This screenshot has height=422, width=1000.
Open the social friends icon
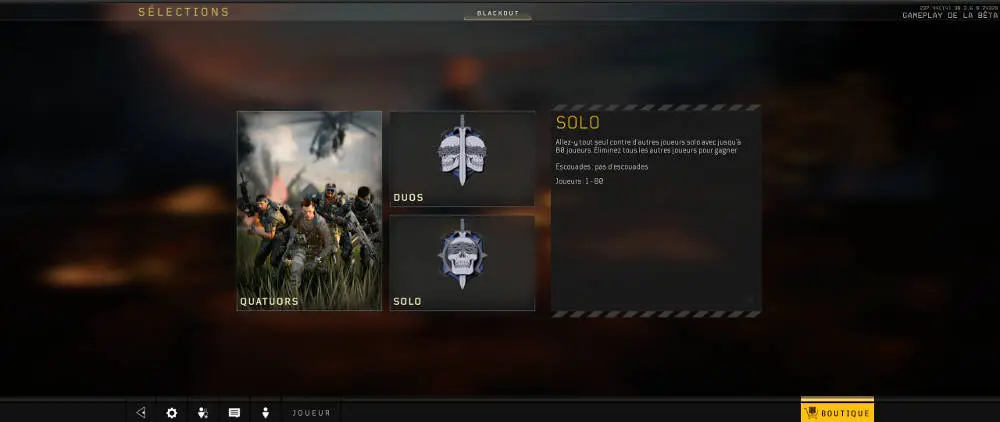click(203, 412)
